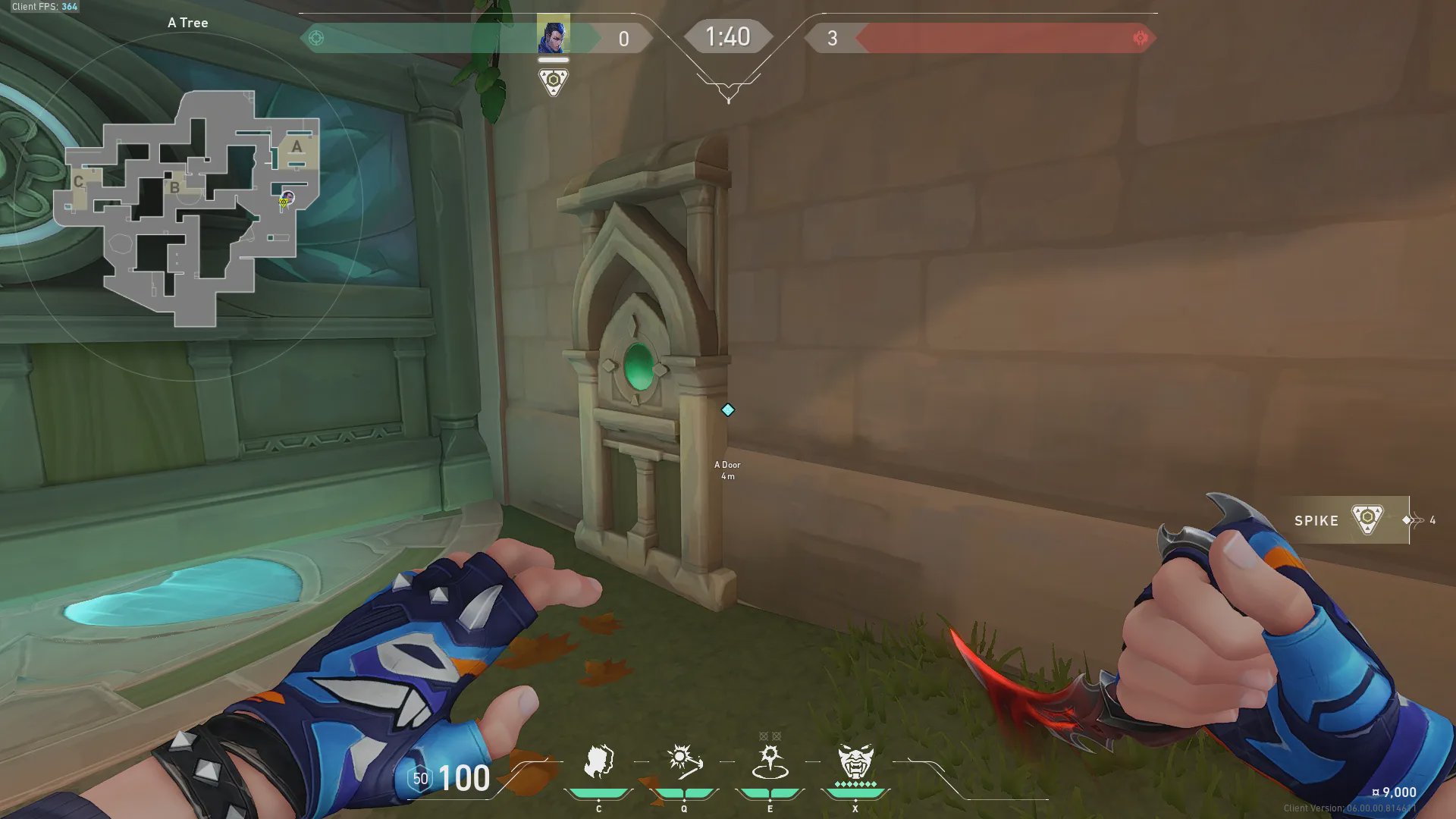This screenshot has width=1456, height=819.
Task: Trigger the Dimensional Drift ultimate mask
Action: [x=855, y=761]
